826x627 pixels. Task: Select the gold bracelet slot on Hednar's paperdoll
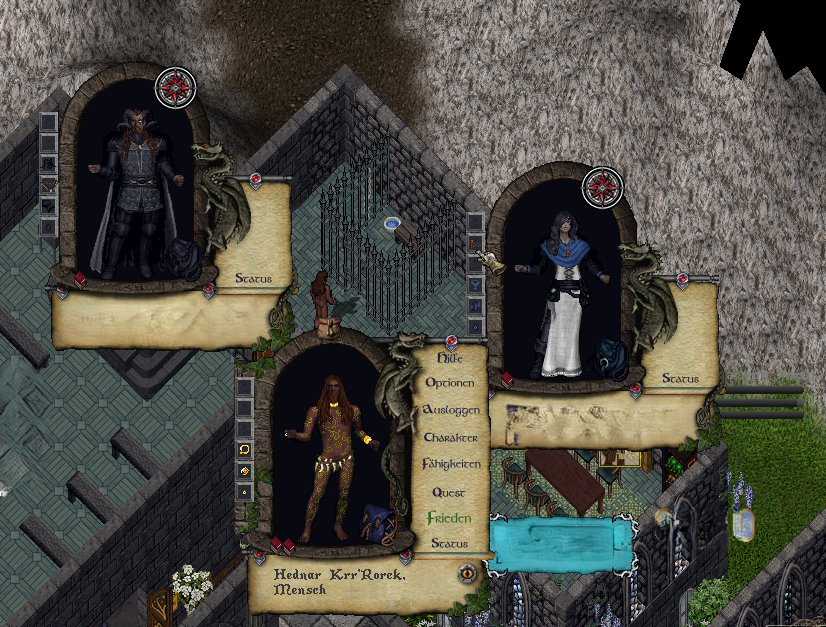coord(244,471)
